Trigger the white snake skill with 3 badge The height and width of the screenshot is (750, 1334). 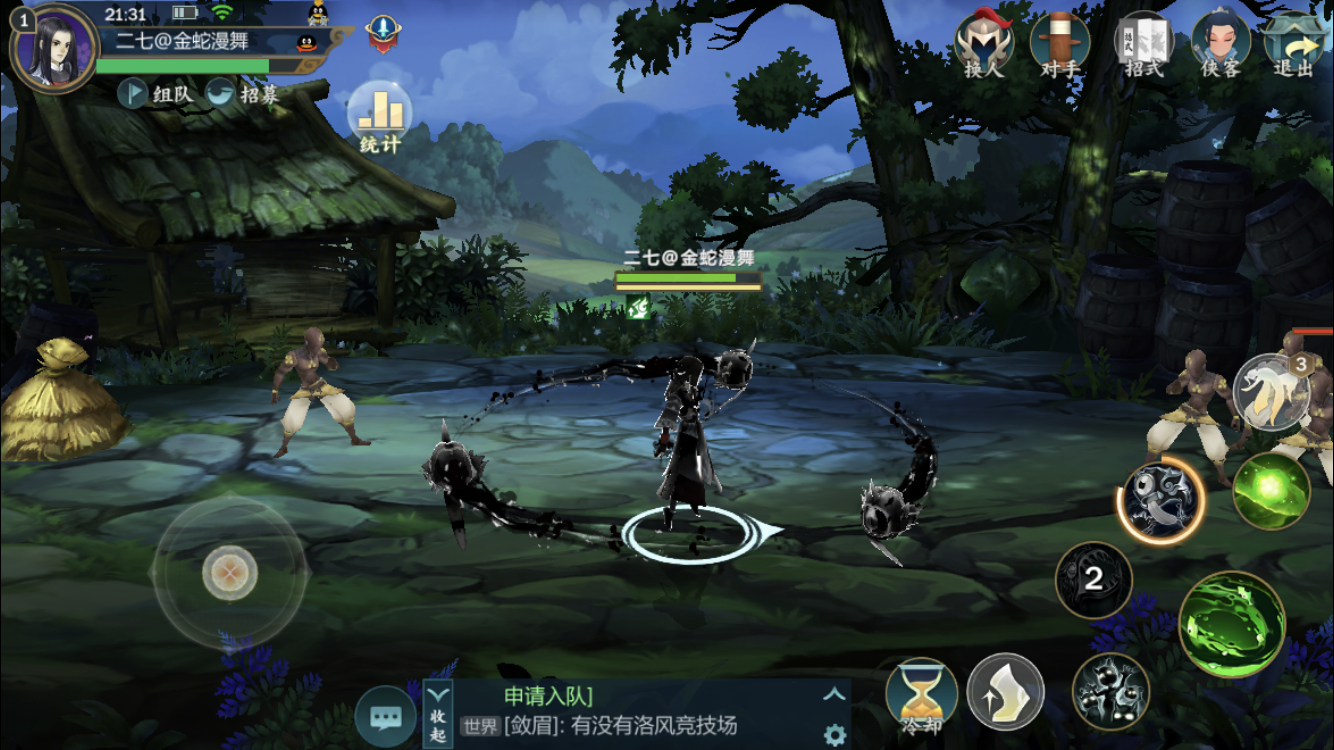1270,390
